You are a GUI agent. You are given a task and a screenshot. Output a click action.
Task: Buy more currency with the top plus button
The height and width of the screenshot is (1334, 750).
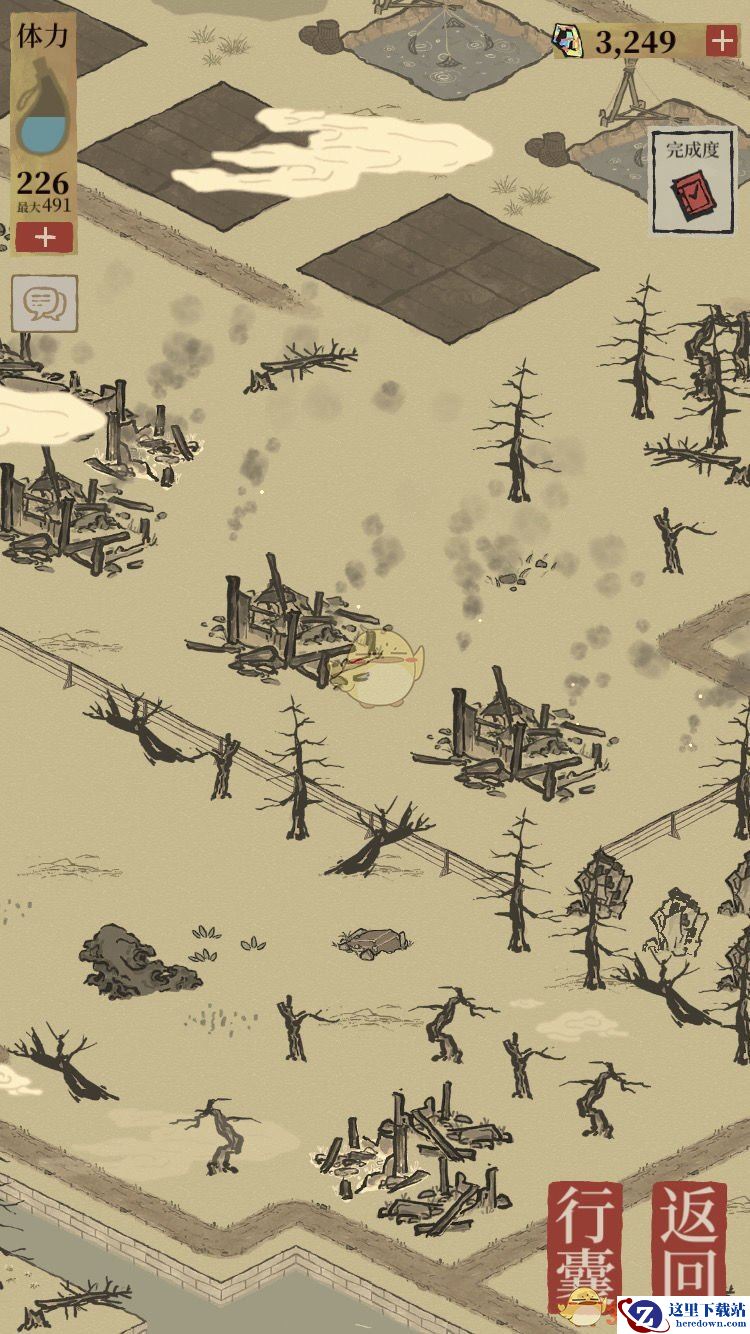tap(721, 41)
